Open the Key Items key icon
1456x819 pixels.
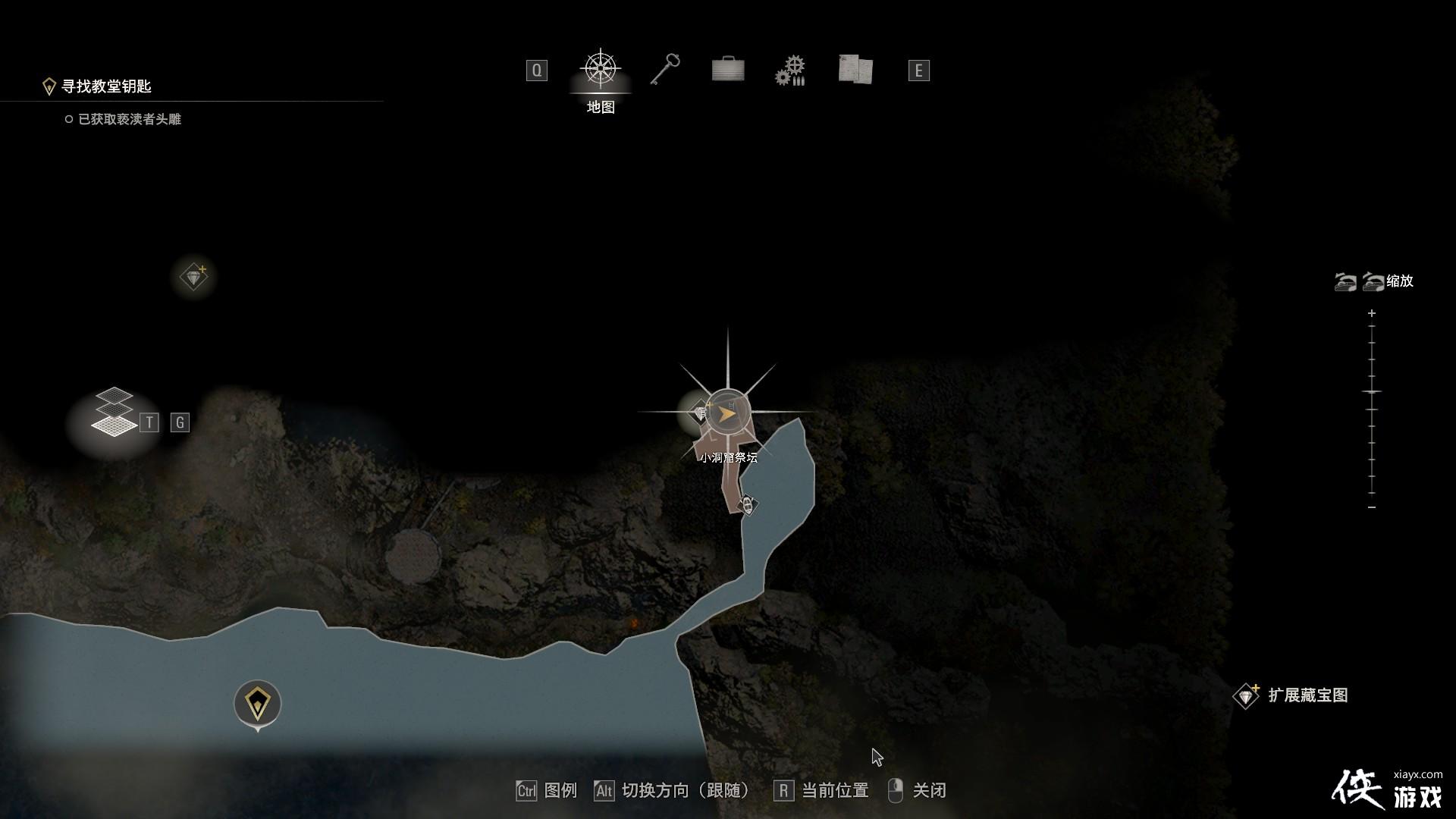click(664, 70)
